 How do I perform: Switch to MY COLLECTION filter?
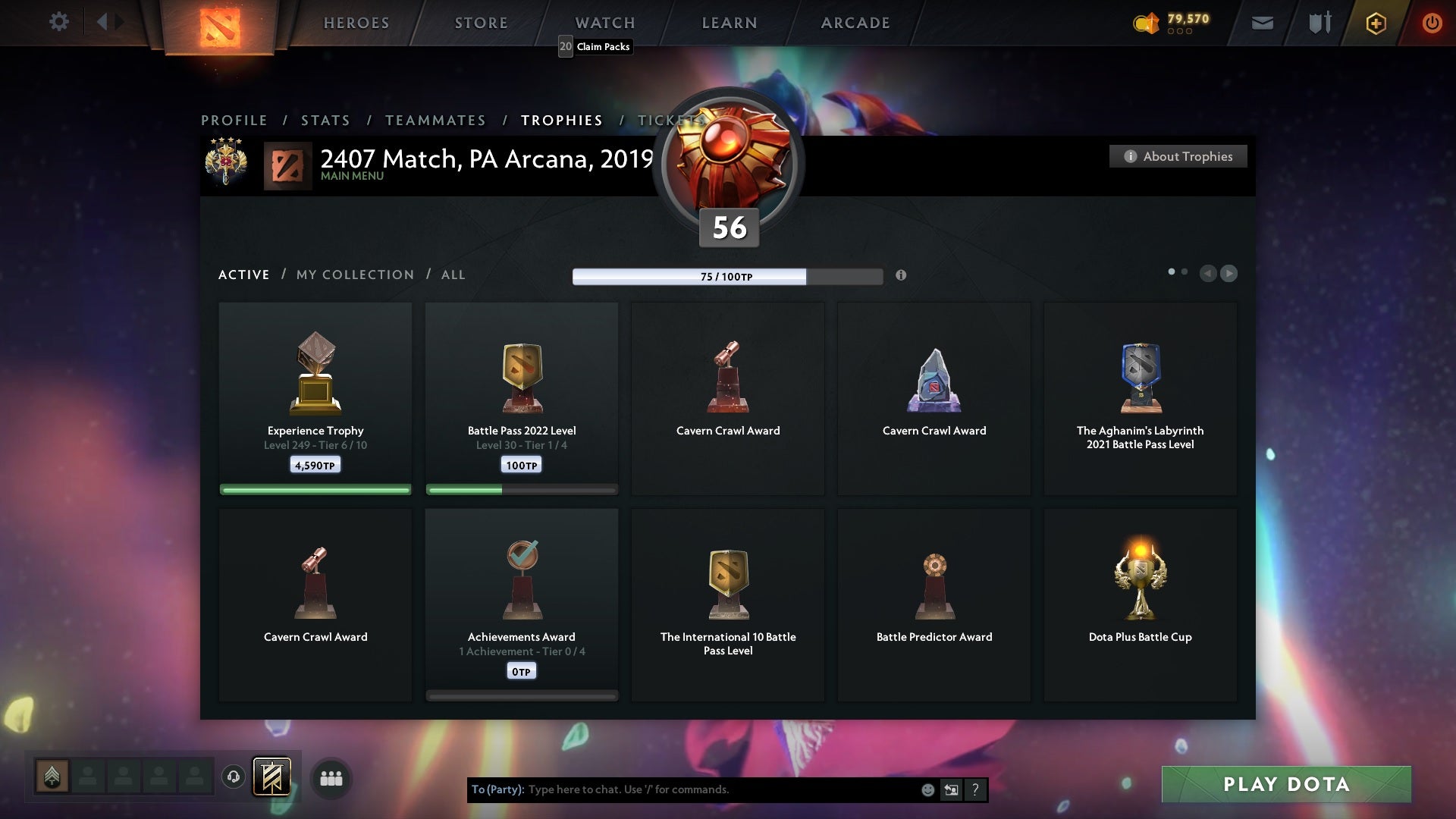pyautogui.click(x=354, y=275)
